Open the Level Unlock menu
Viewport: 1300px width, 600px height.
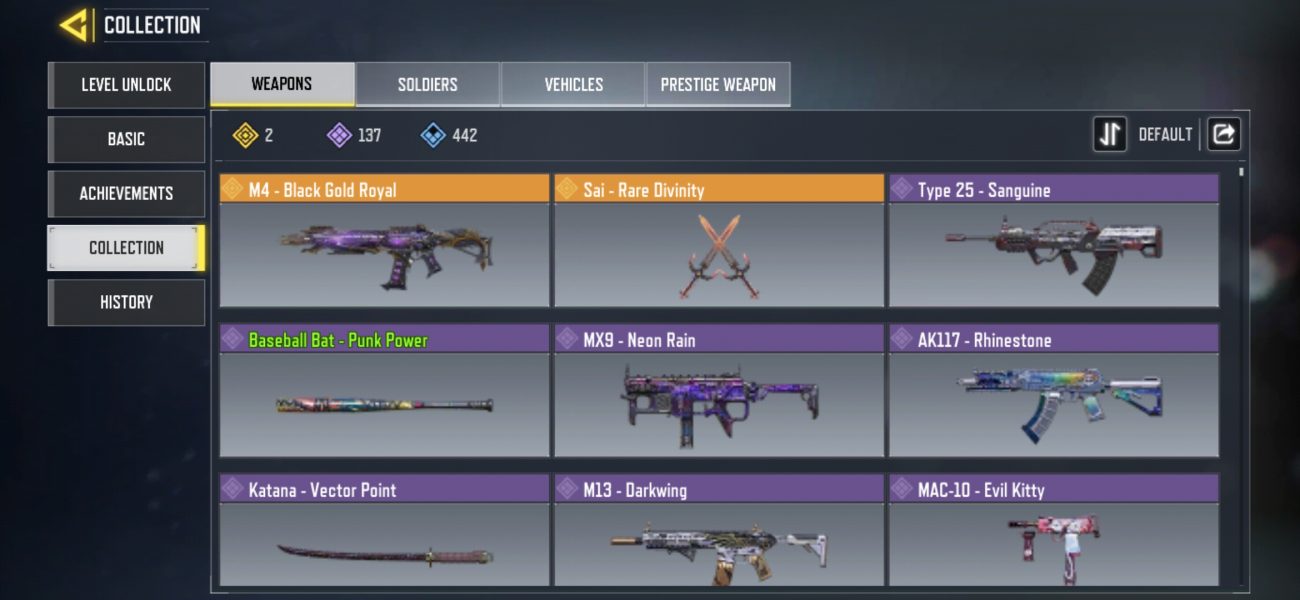coord(126,85)
